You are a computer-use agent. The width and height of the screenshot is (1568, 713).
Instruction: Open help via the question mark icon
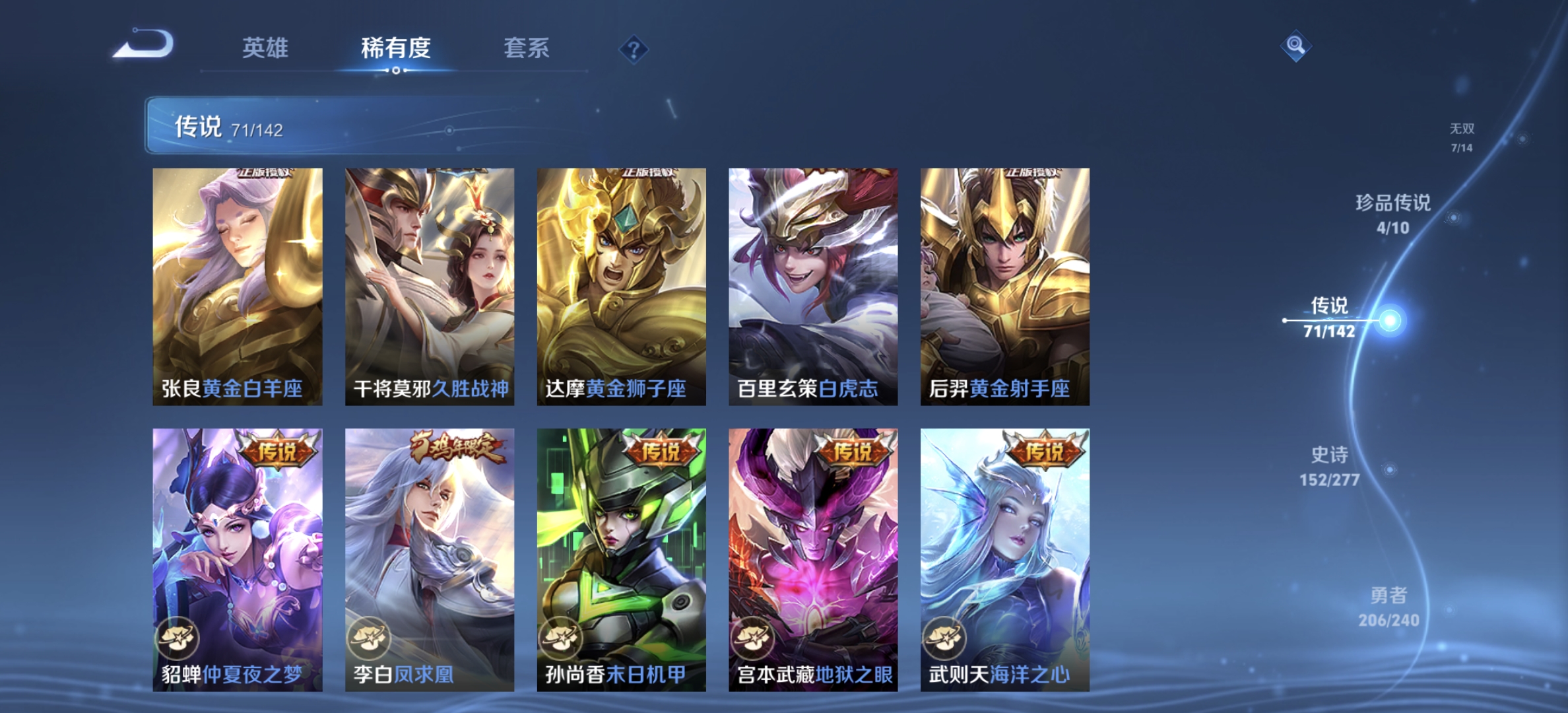tap(633, 50)
